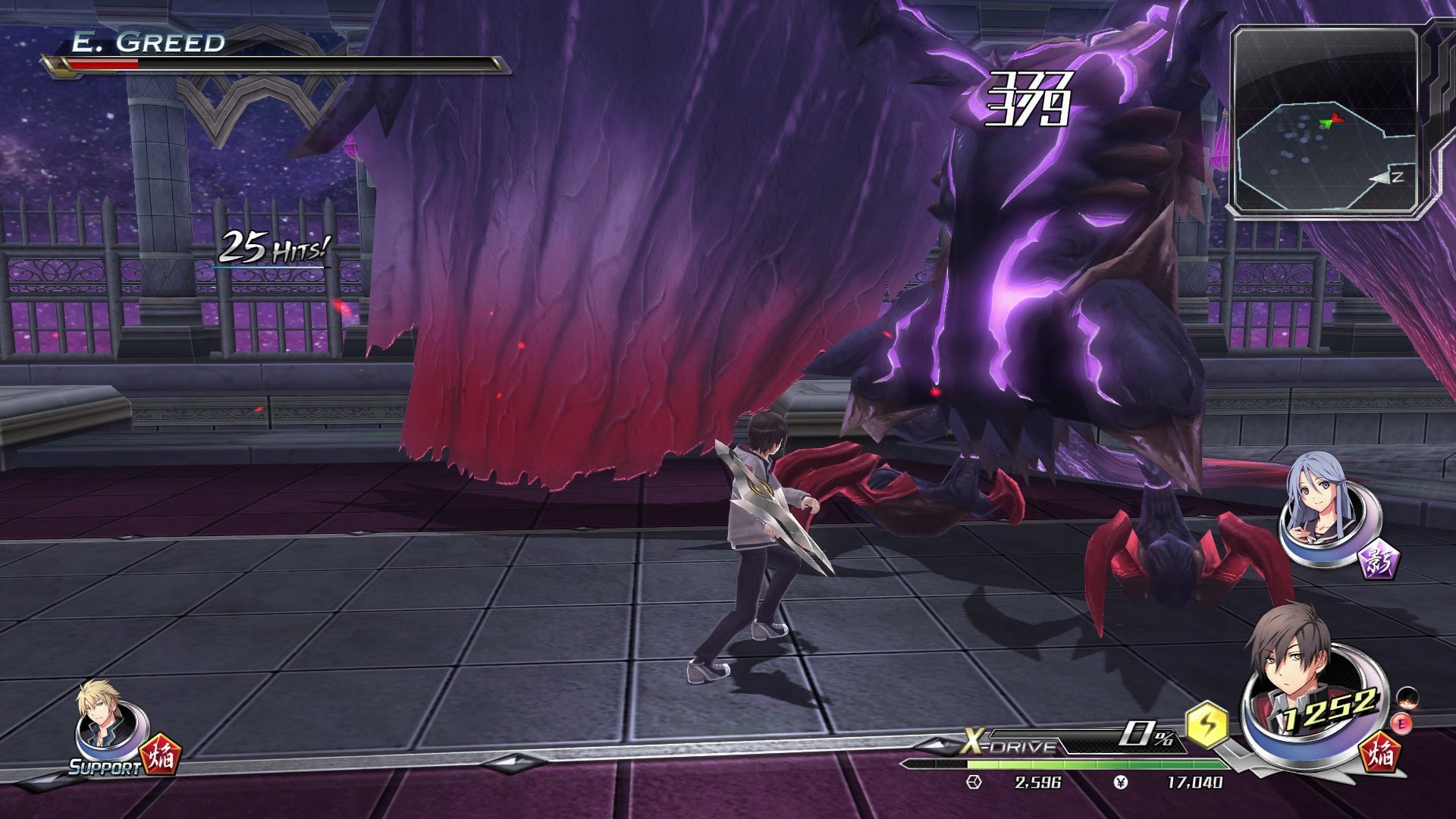Click the red flame badge beside the Support portrait
This screenshot has height=819, width=1456.
pos(161,754)
